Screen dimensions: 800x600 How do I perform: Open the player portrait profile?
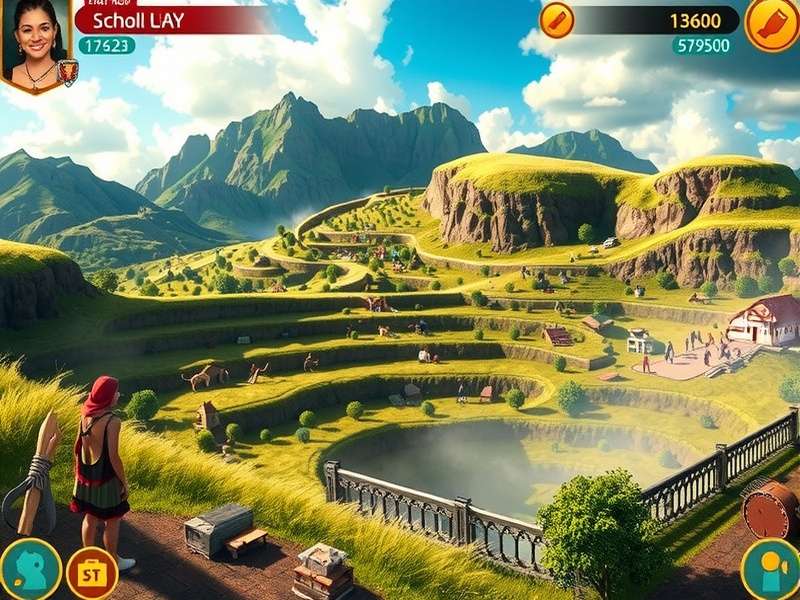[35, 42]
